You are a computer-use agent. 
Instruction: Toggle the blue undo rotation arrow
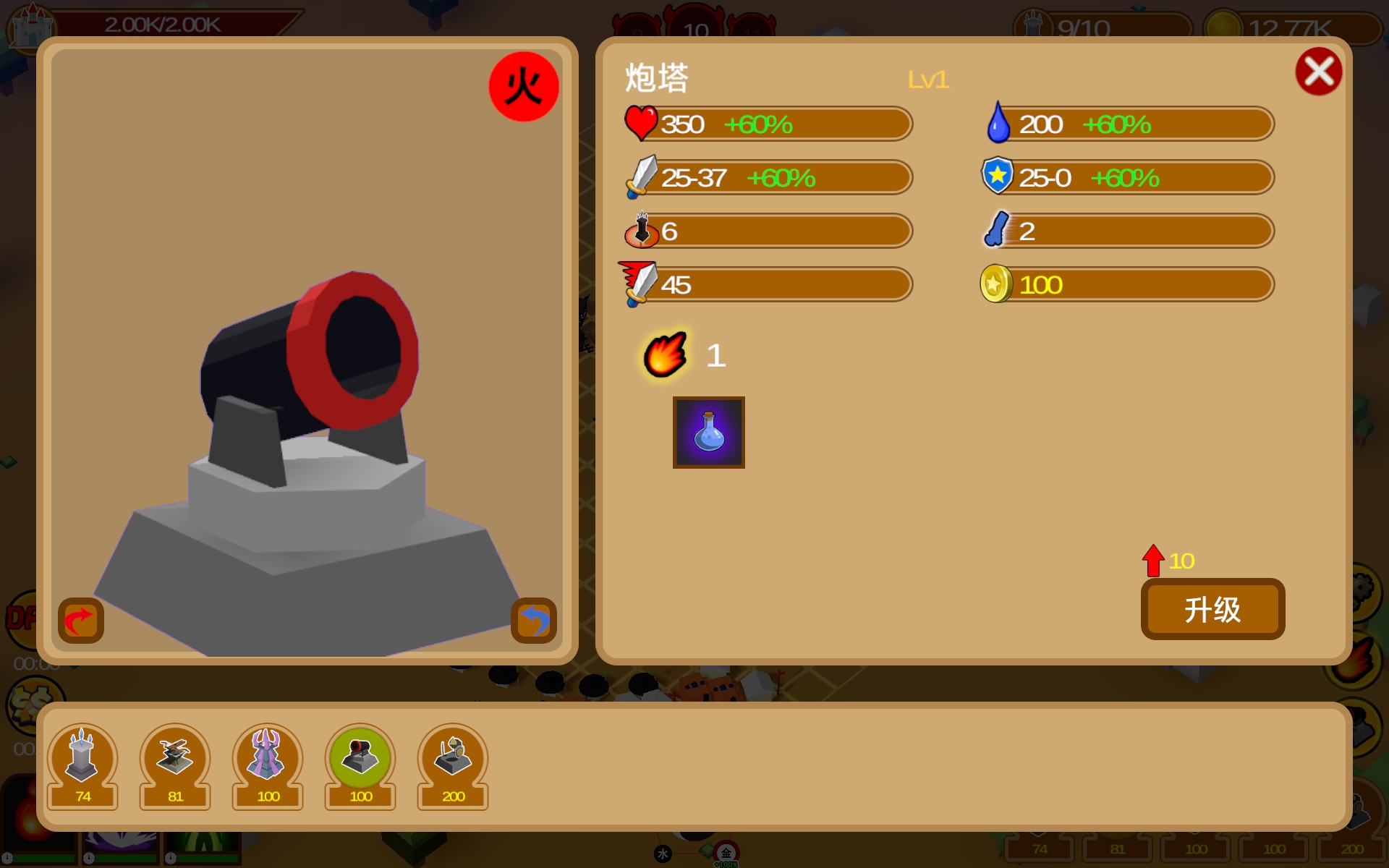click(x=533, y=619)
